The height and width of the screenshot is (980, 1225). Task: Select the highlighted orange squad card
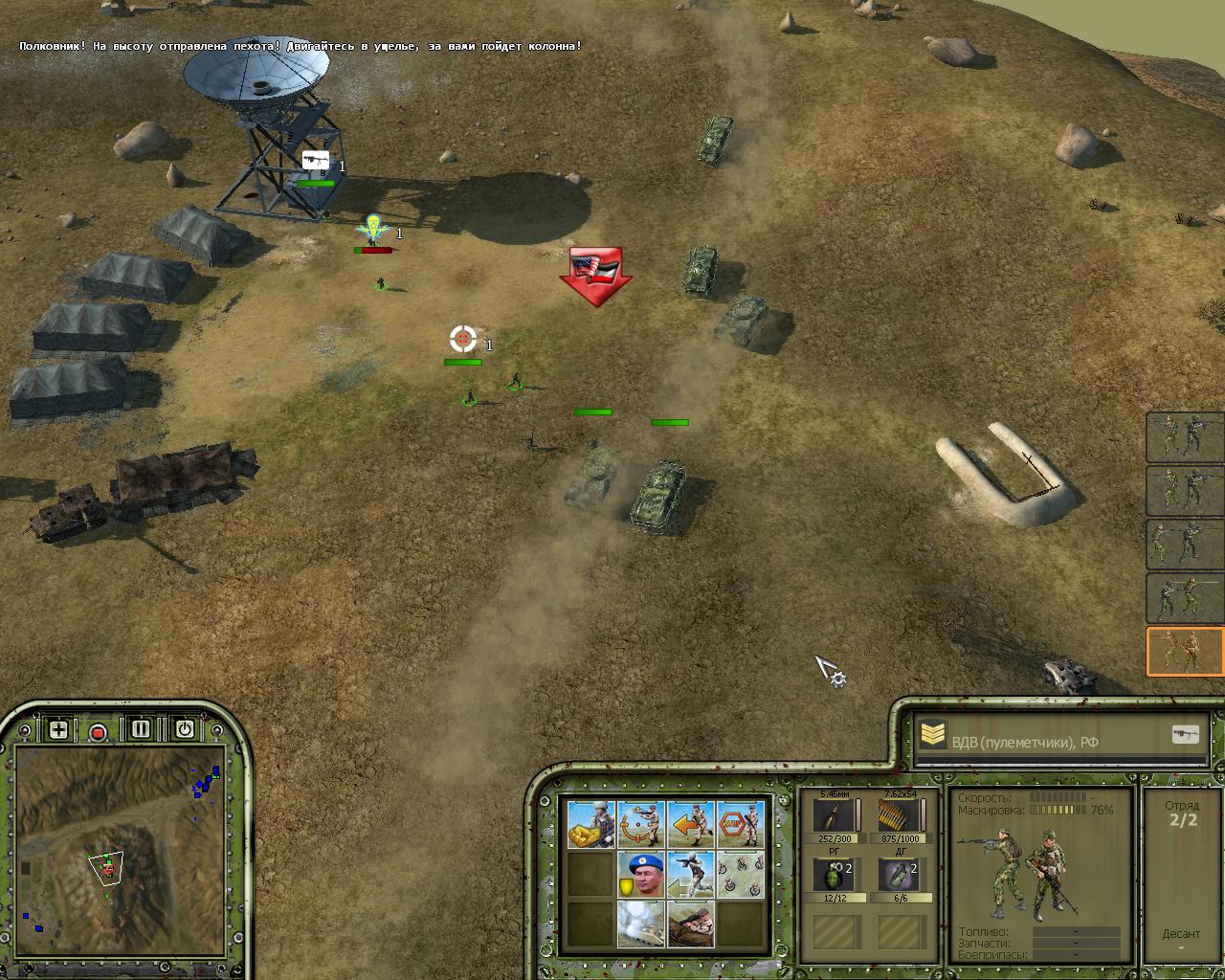click(x=1185, y=652)
